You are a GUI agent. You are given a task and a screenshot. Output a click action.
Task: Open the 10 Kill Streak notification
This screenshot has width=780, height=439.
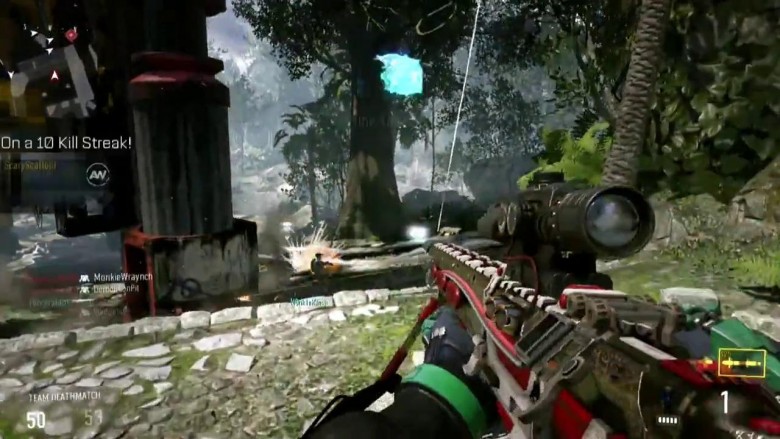tap(66, 143)
